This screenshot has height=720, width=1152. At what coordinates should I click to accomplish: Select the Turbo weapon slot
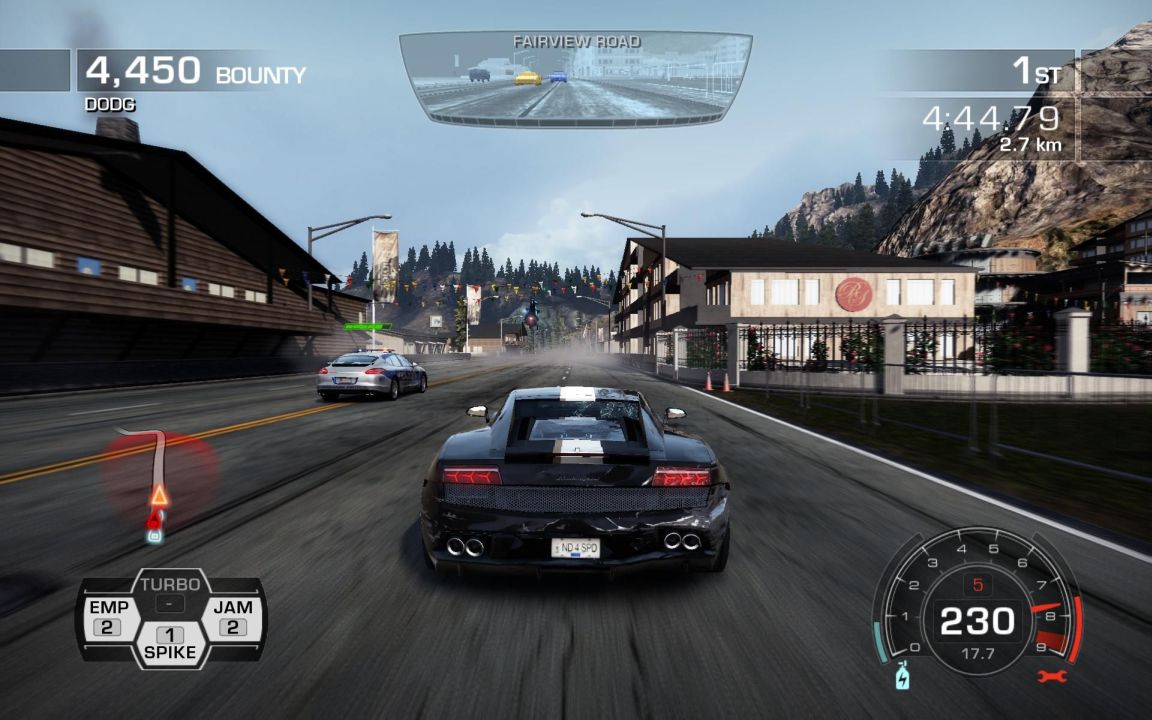[x=170, y=593]
